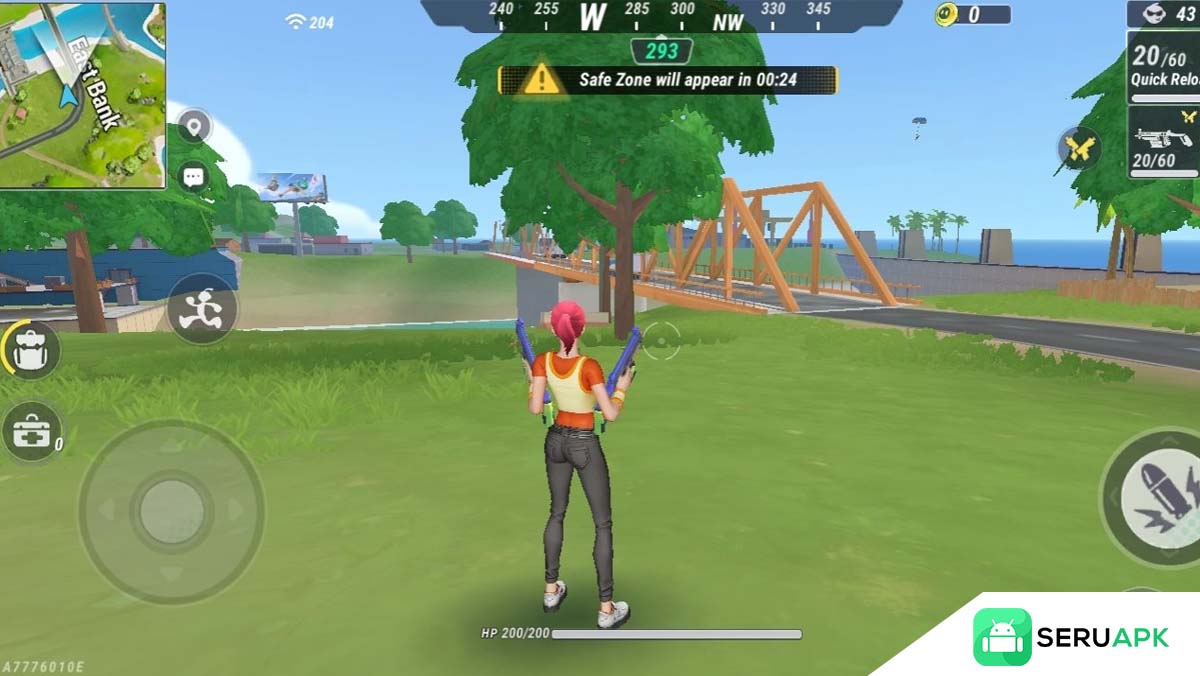Toggle the sprint running-figure button
Screen dimensions: 1200x676
(201, 309)
